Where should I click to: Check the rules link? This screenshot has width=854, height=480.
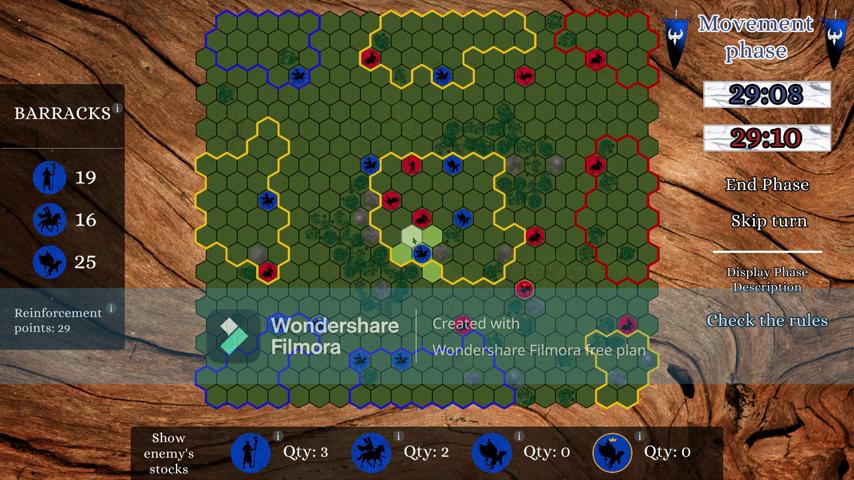point(767,321)
